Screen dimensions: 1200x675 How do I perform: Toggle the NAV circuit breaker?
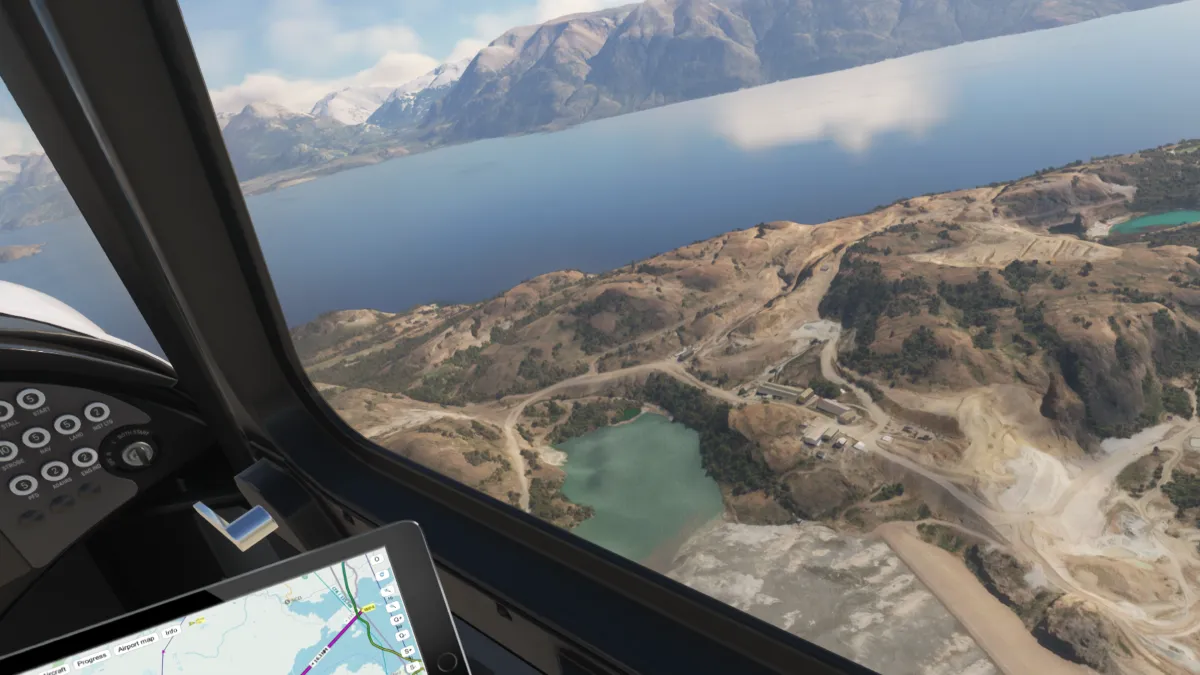click(36, 438)
